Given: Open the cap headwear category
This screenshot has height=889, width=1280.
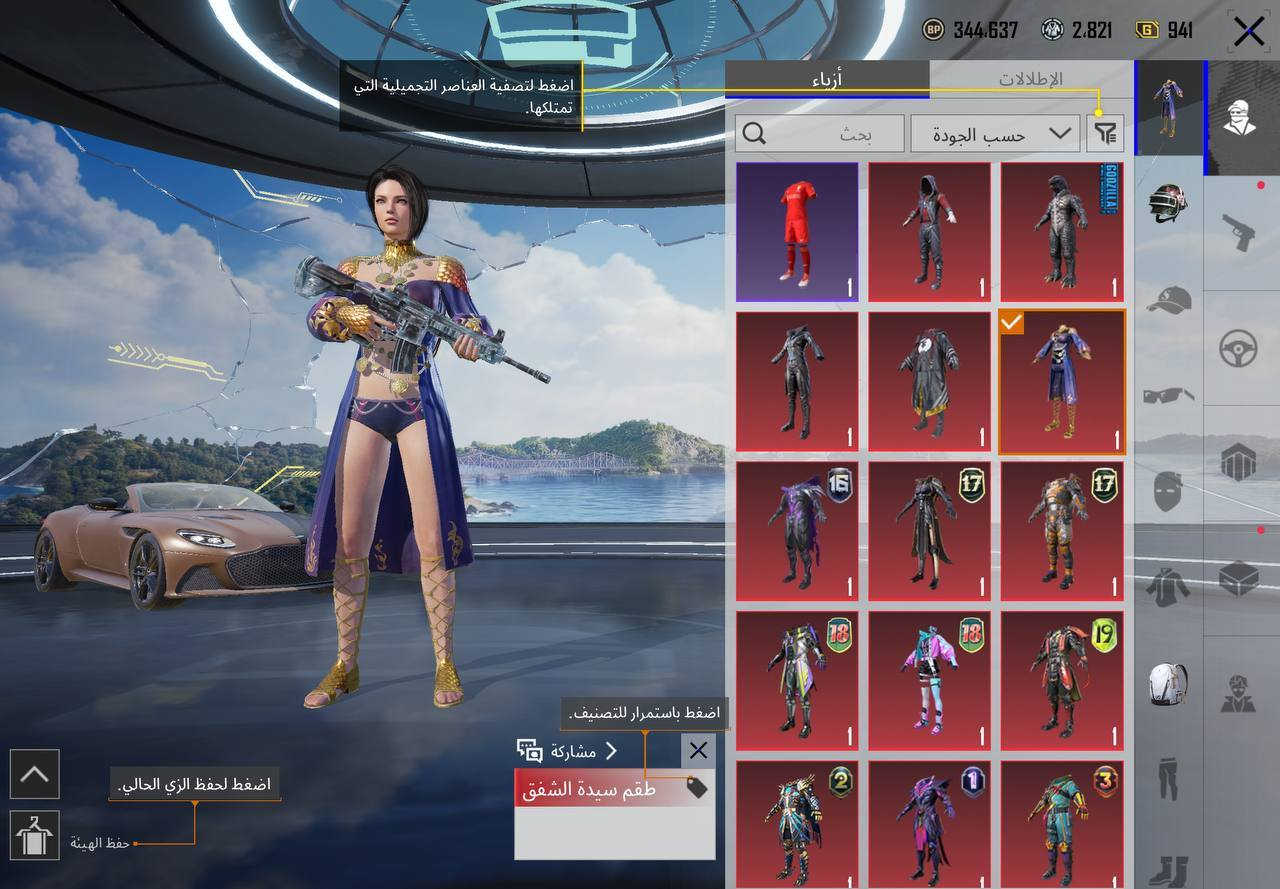Looking at the screenshot, I should [x=1168, y=299].
